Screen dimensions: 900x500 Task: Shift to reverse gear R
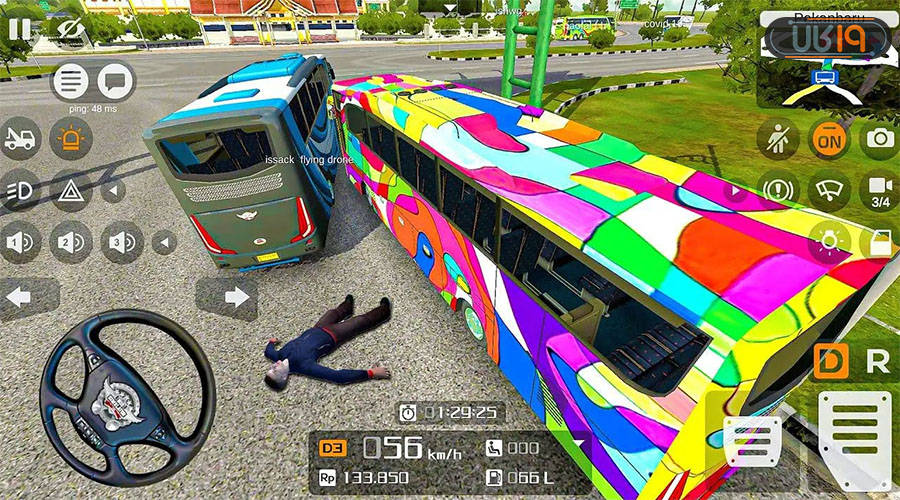pos(877,362)
